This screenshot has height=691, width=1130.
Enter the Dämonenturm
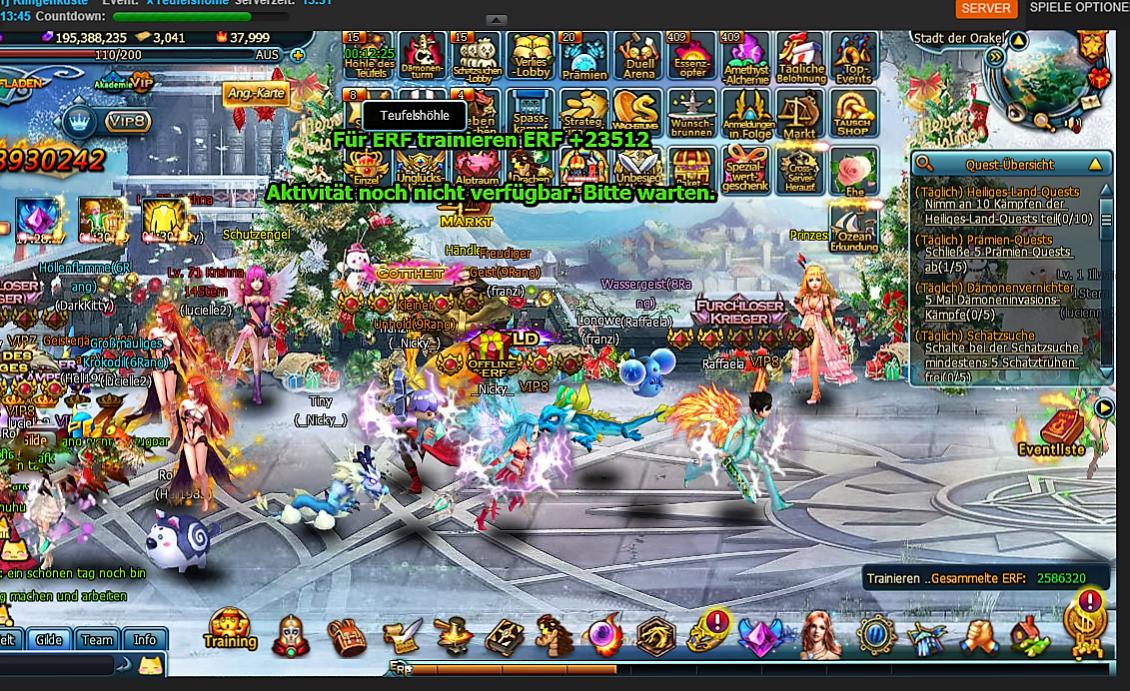[x=422, y=56]
